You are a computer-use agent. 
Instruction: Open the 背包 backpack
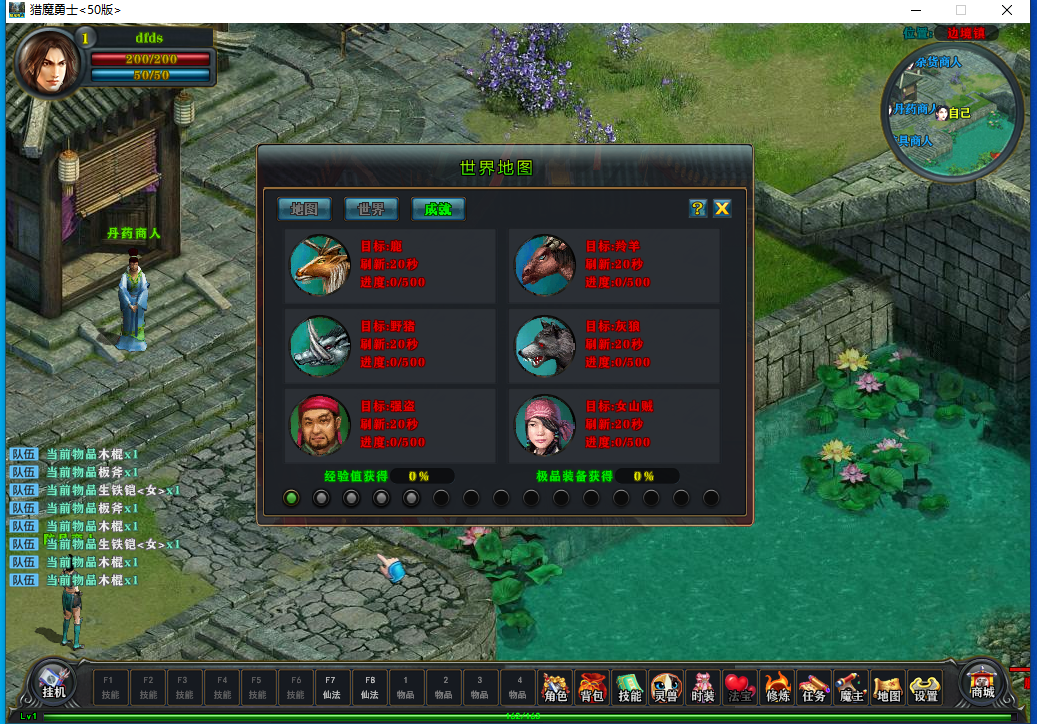pos(592,687)
